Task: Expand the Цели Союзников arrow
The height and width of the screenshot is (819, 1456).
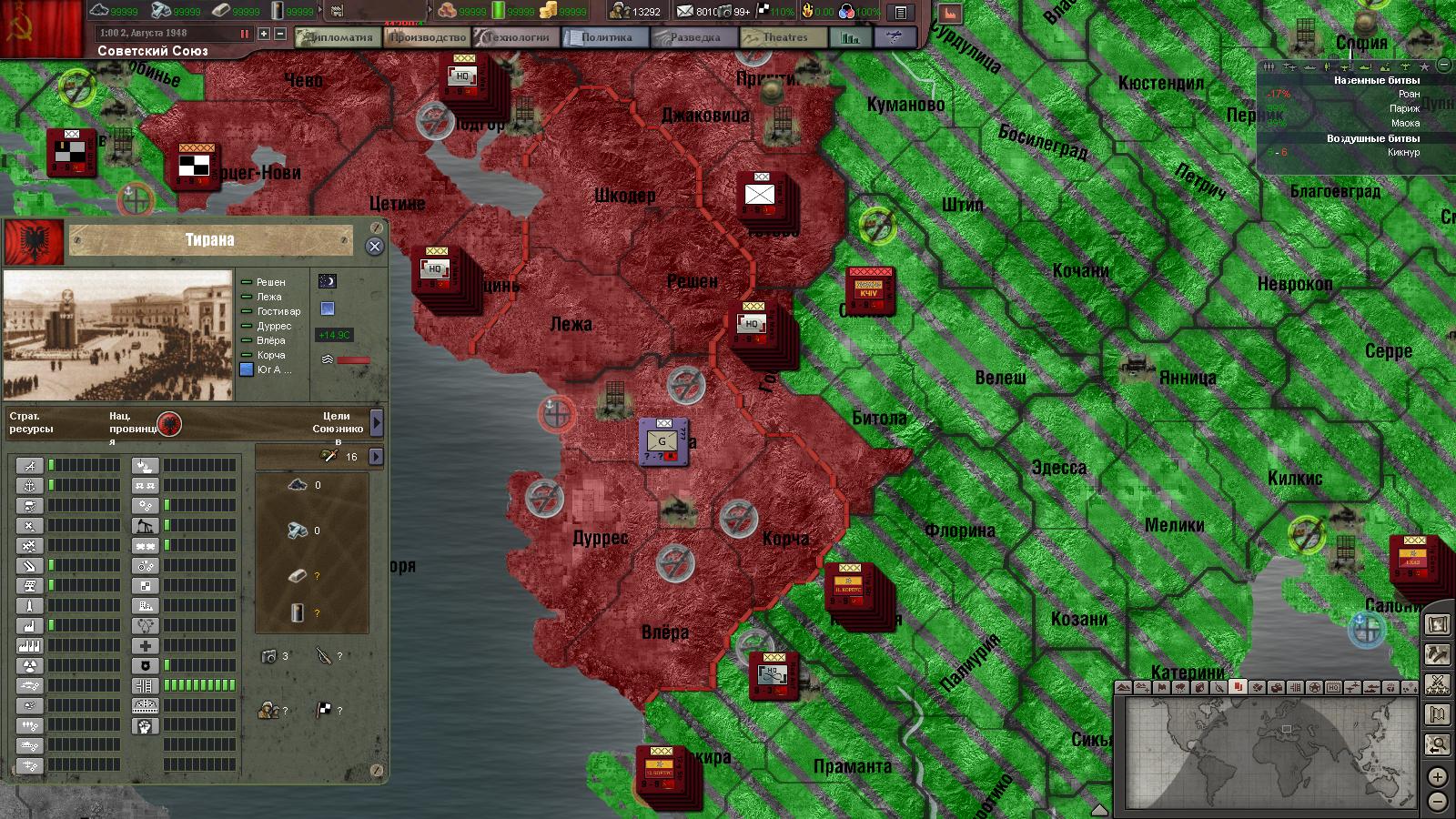Action: point(377,422)
